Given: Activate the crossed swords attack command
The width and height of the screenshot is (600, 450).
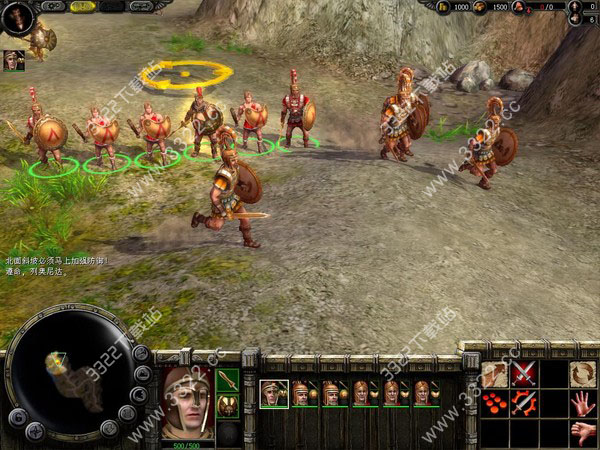Looking at the screenshot, I should [524, 373].
